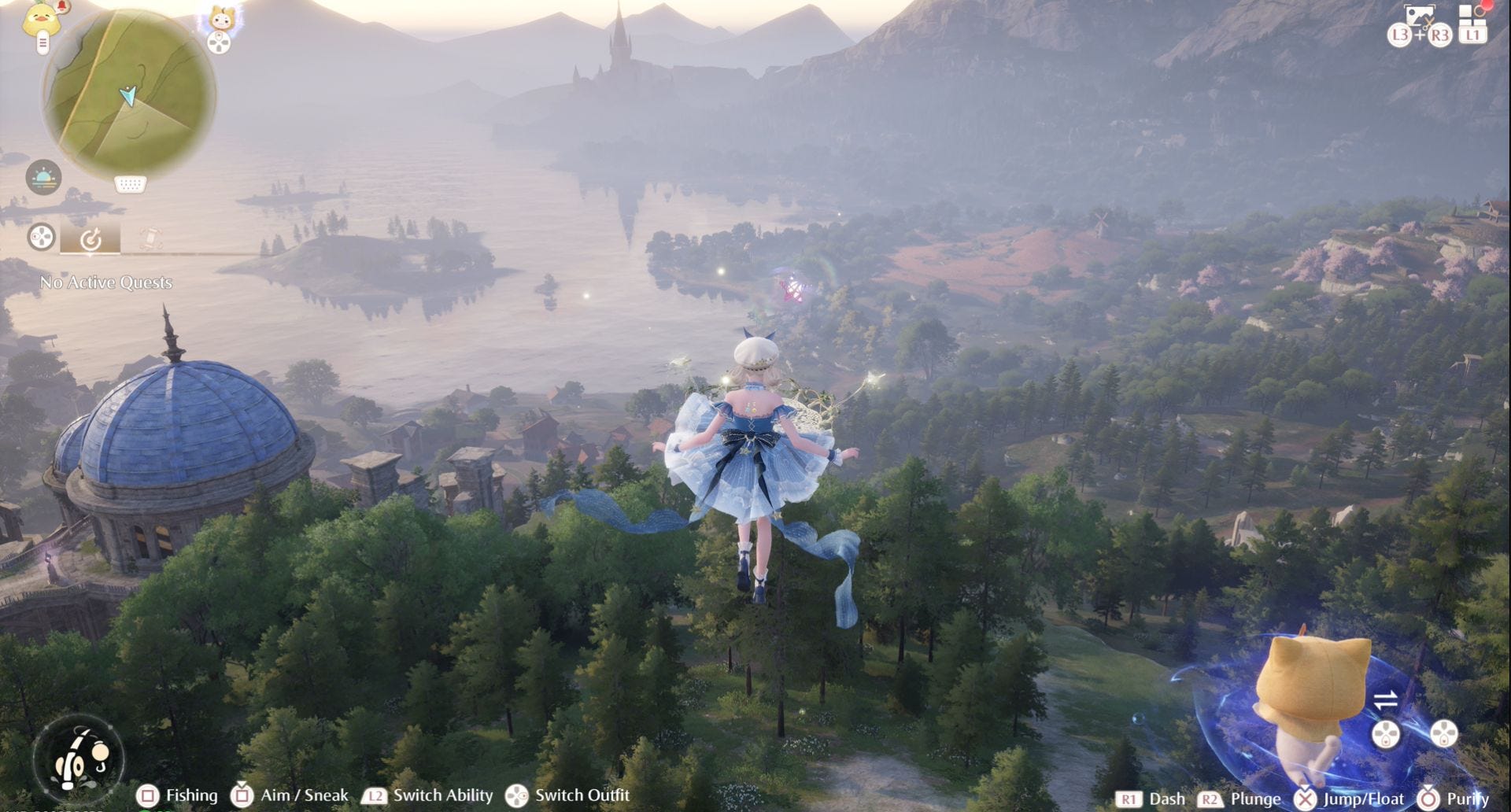Switch to the quest target tracker tab
1511x812 pixels.
[91, 238]
